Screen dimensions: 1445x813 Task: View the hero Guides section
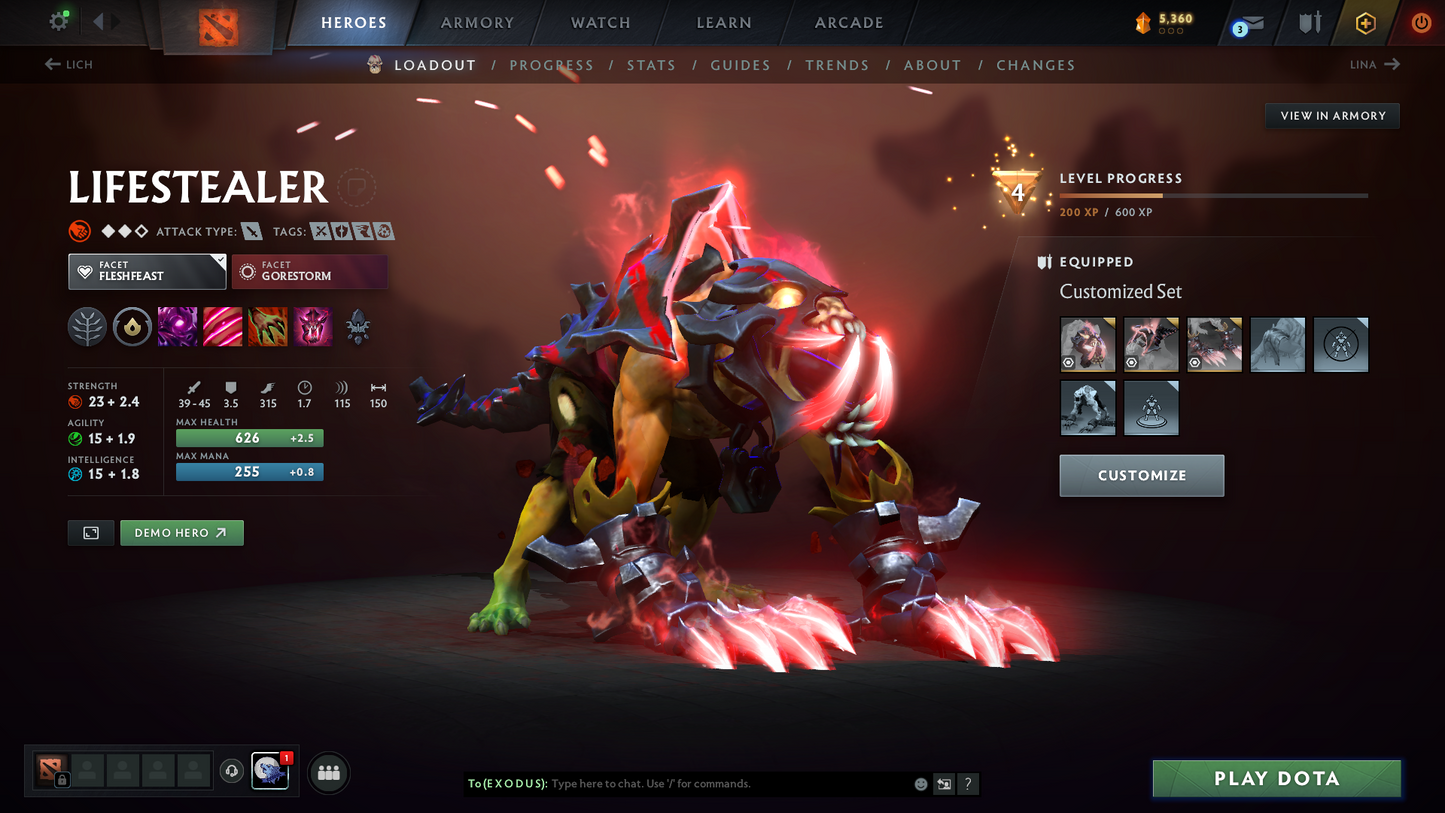pyautogui.click(x=740, y=65)
